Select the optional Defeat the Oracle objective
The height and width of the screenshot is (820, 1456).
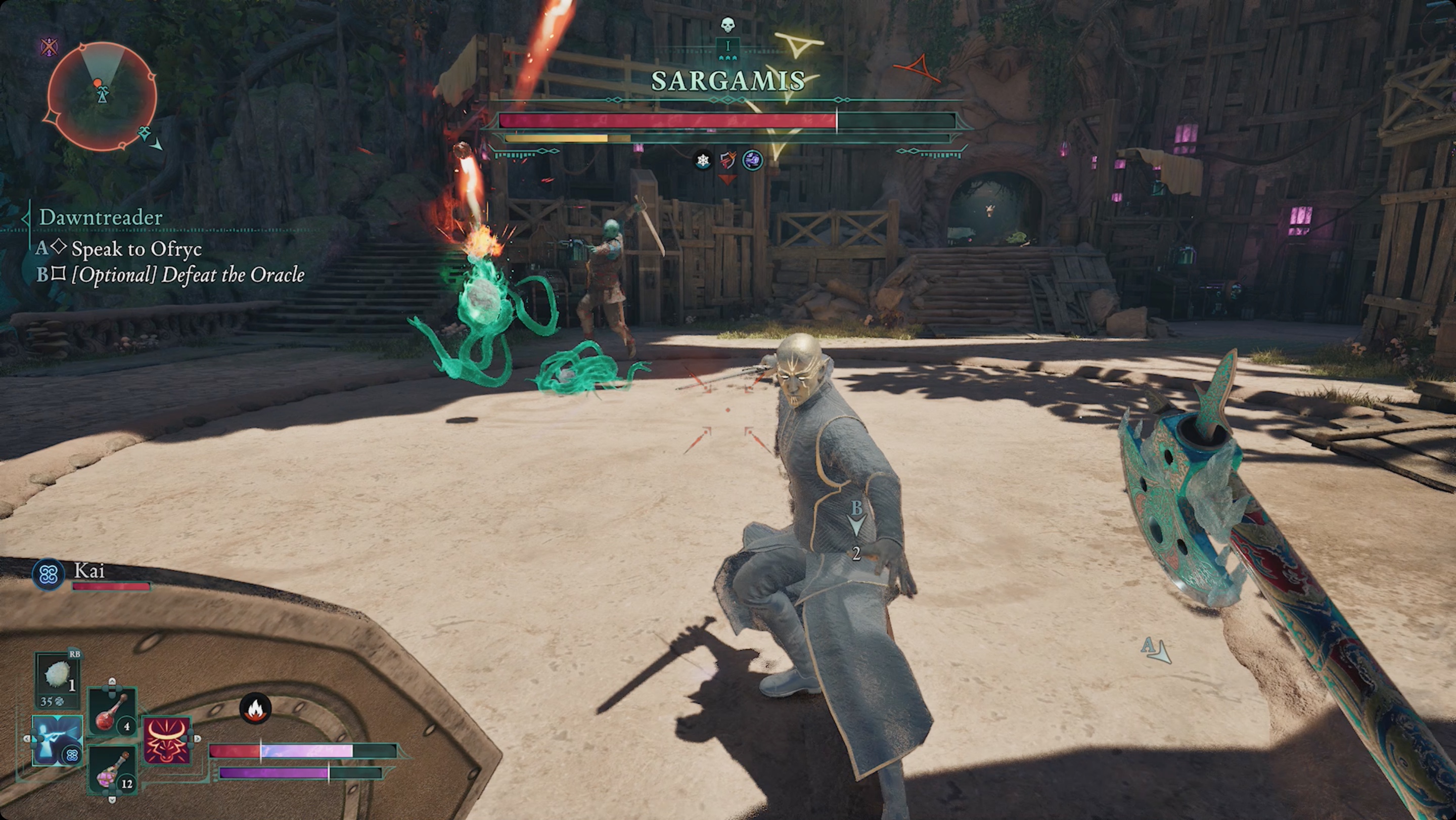[187, 275]
